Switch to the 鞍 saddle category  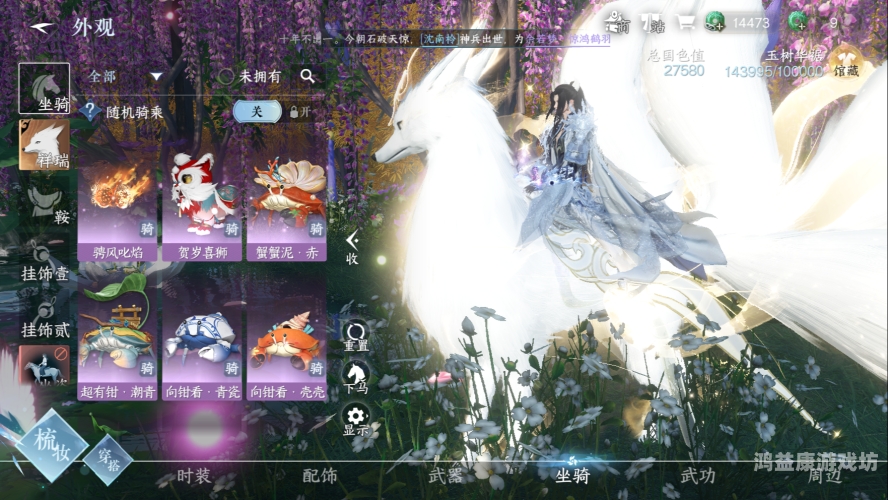click(45, 201)
